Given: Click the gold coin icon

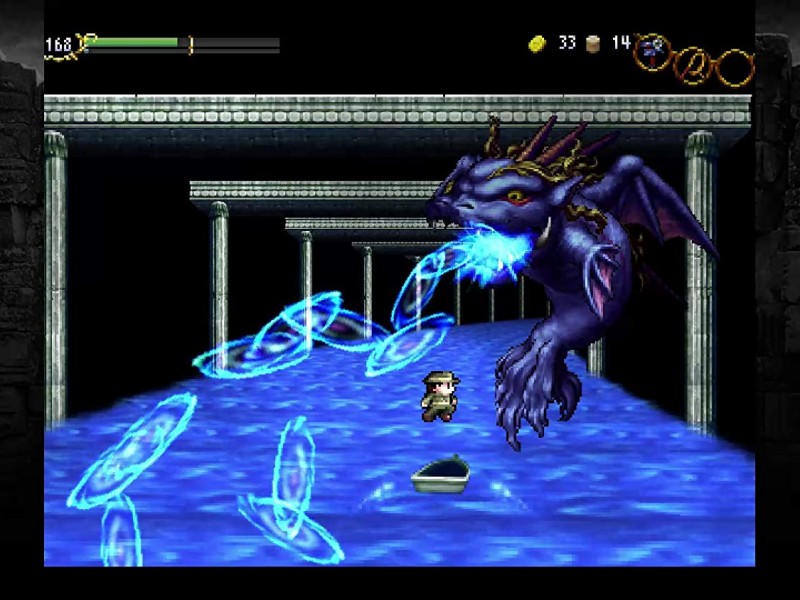Looking at the screenshot, I should pyautogui.click(x=537, y=44).
